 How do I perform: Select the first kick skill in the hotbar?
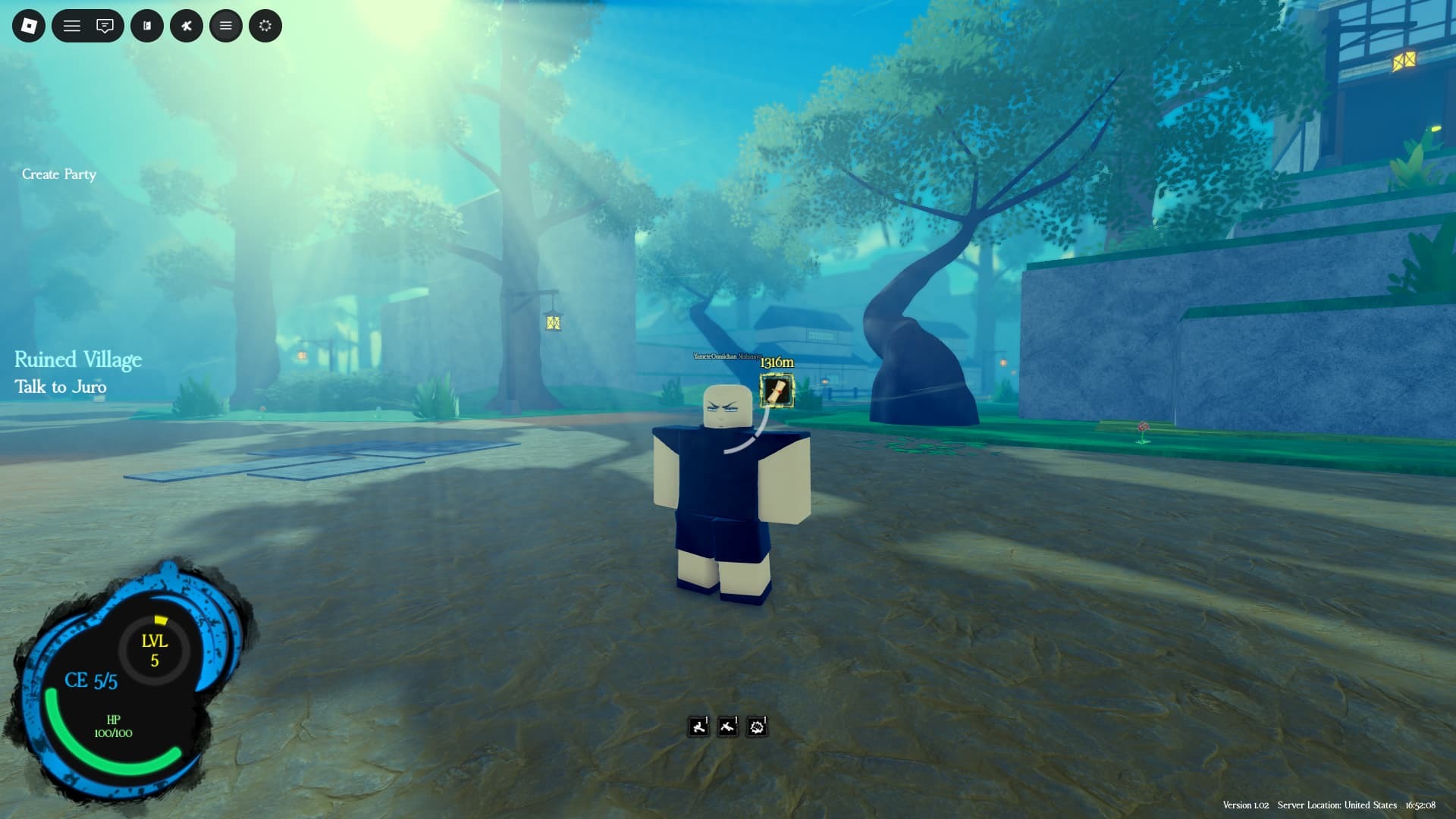tap(698, 726)
